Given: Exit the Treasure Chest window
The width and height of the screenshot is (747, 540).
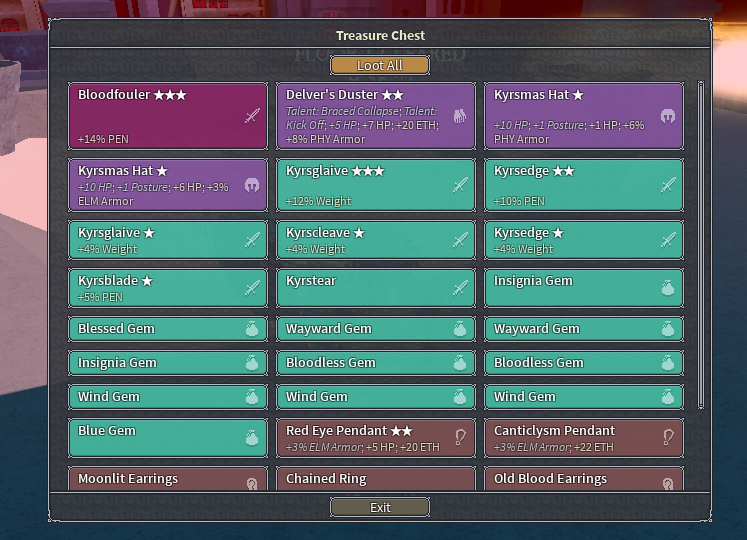Looking at the screenshot, I should click(x=380, y=507).
